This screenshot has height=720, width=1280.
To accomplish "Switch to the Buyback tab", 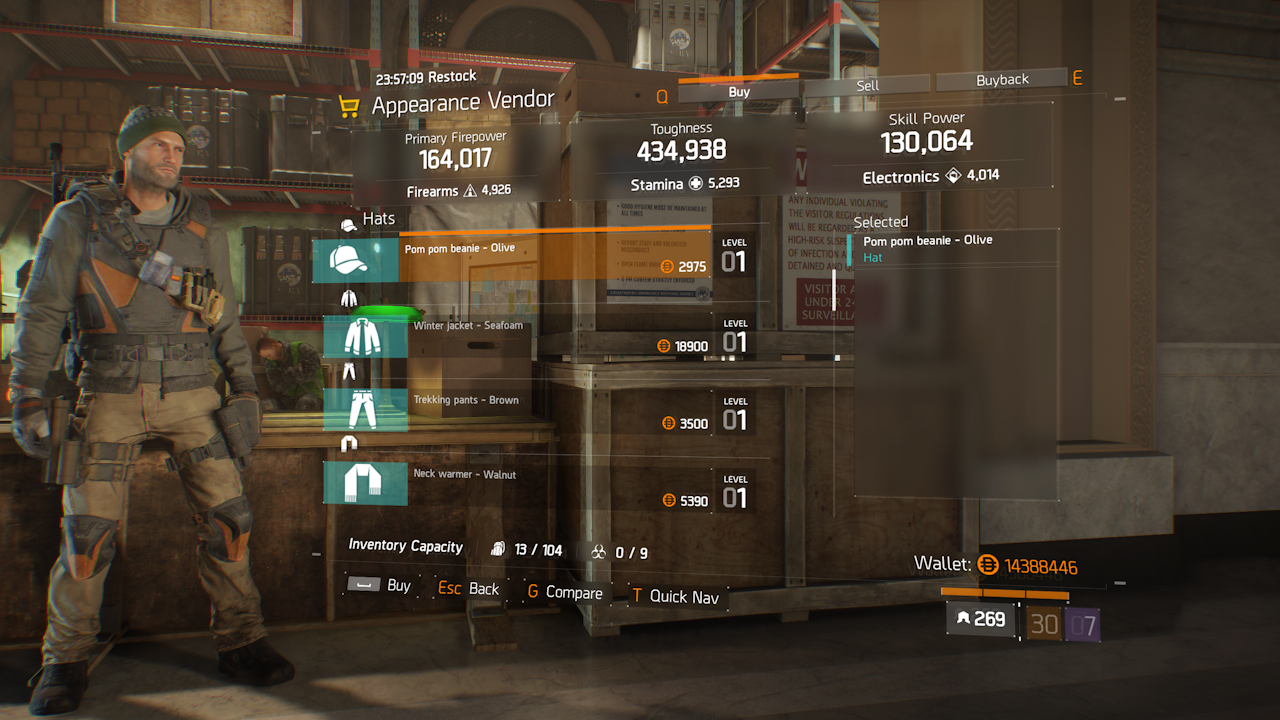I will 1002,80.
